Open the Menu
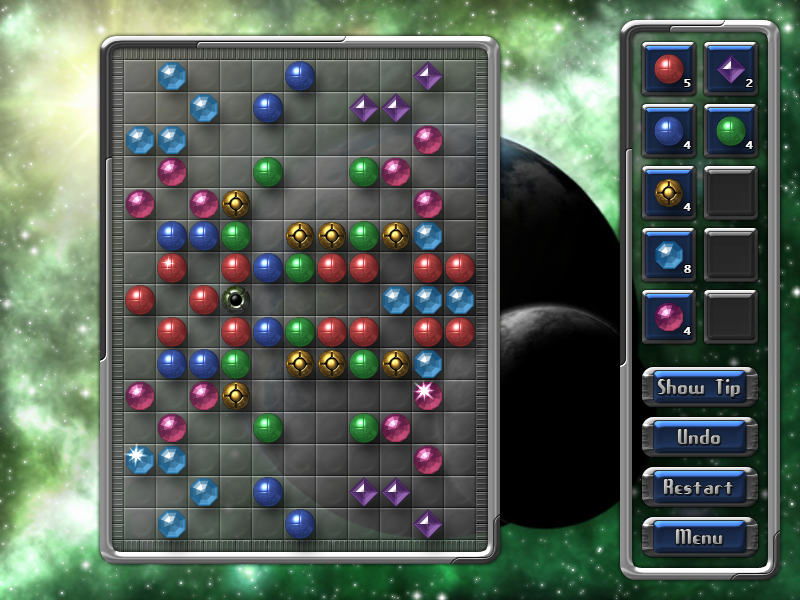800x600 pixels. point(699,537)
